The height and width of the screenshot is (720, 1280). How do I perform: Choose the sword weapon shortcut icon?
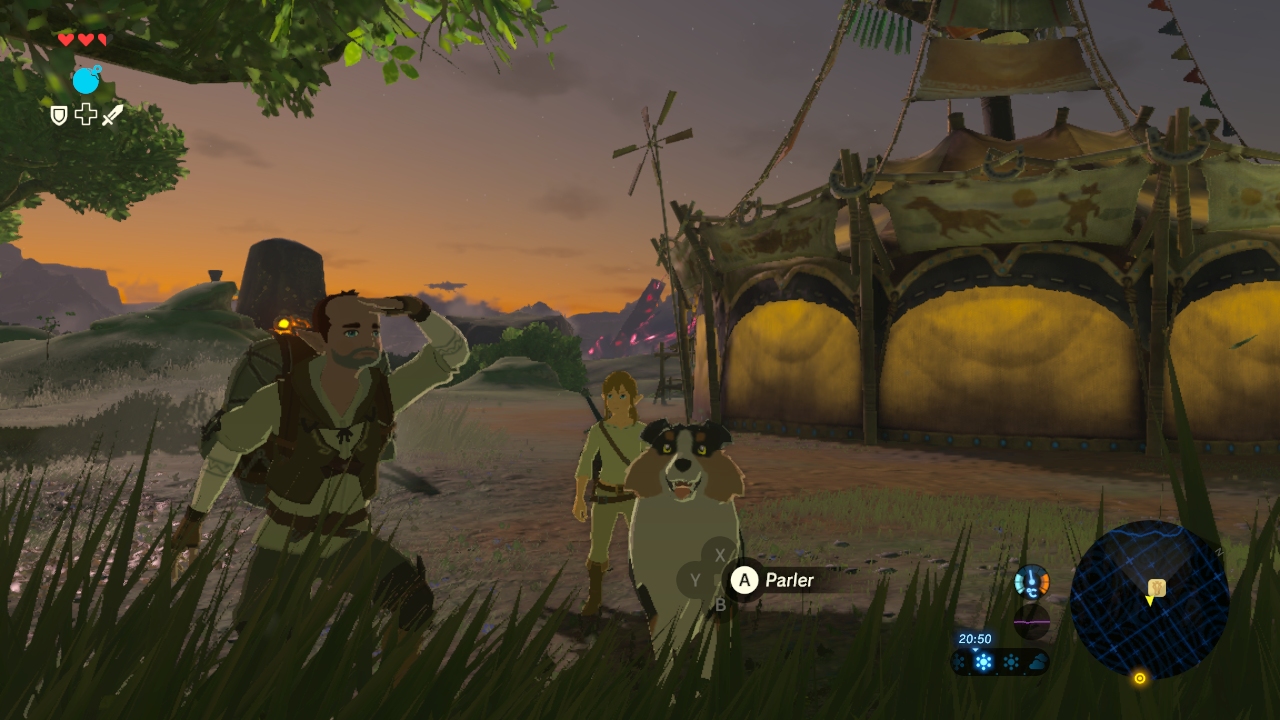(x=112, y=115)
